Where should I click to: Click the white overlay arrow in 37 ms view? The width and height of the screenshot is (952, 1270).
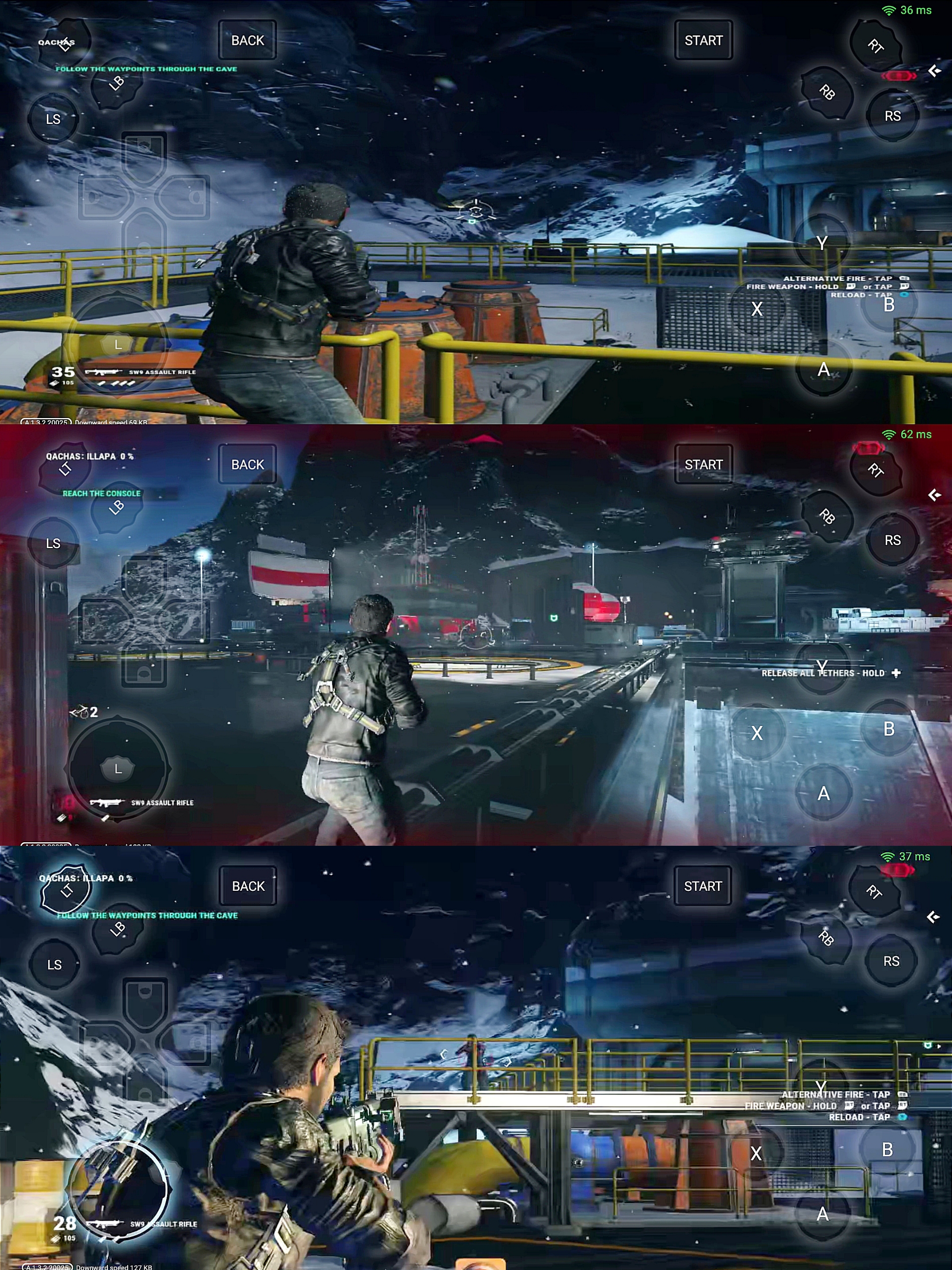coord(933,917)
